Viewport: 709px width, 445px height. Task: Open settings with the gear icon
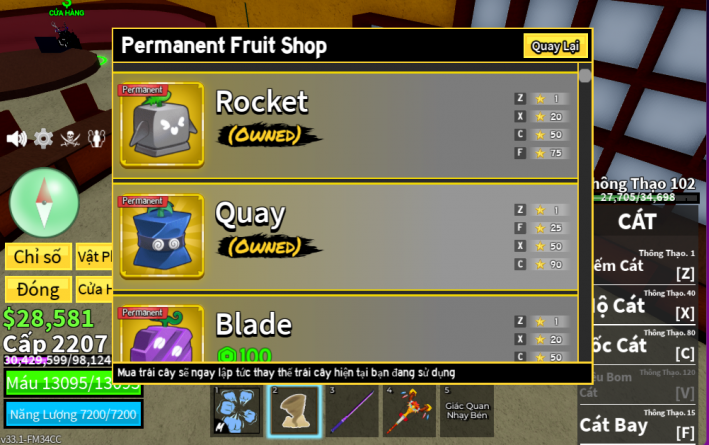[43, 138]
